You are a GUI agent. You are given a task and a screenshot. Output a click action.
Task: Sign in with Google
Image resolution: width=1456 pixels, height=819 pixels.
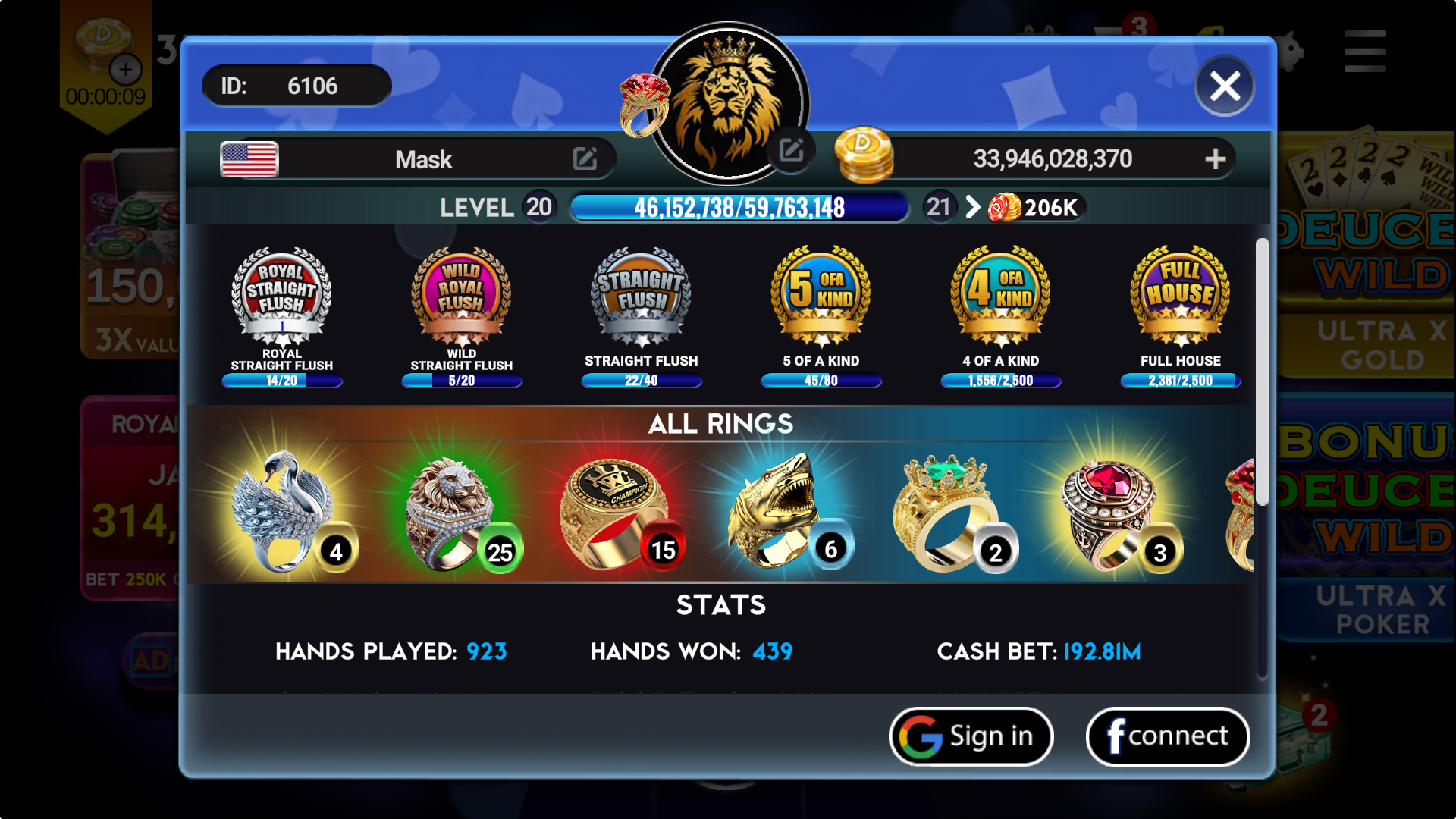(x=971, y=736)
